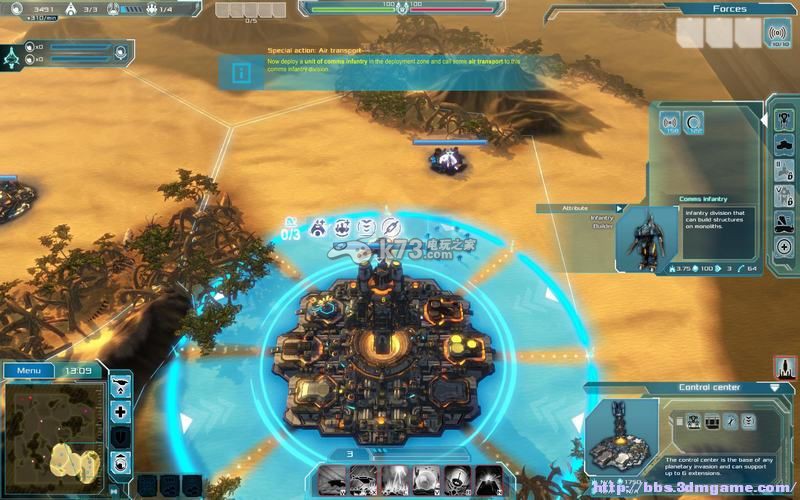Collapse the Control center panel arrow
Viewport: 800px width, 500px height.
point(774,387)
